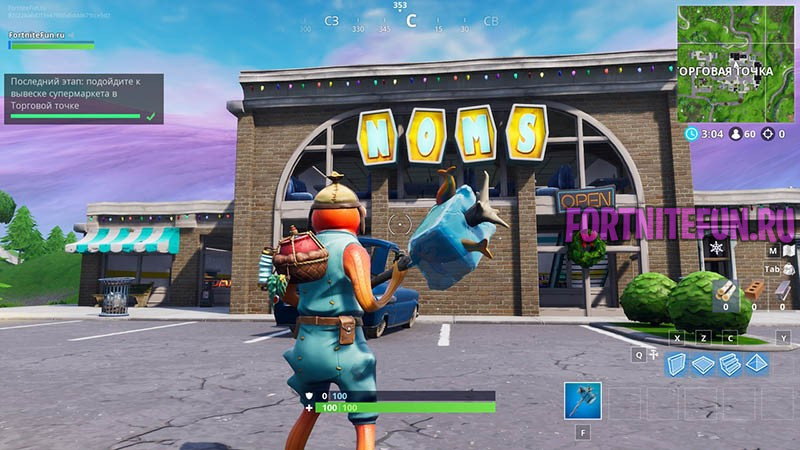Click the FortniteFun.ru squad member name

pyautogui.click(x=36, y=34)
